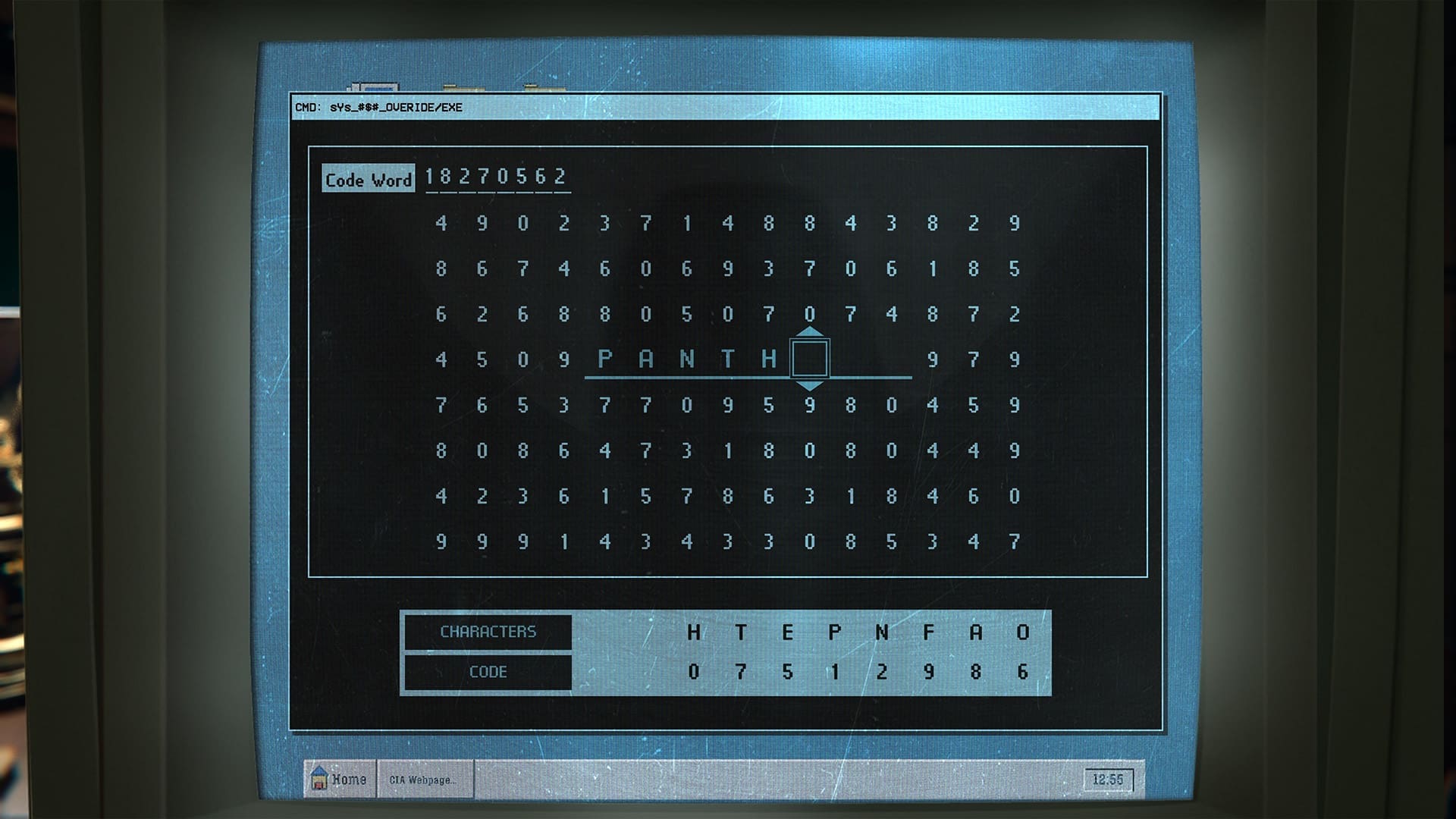Select the letter O in the CHARACTERS row

[1021, 630]
